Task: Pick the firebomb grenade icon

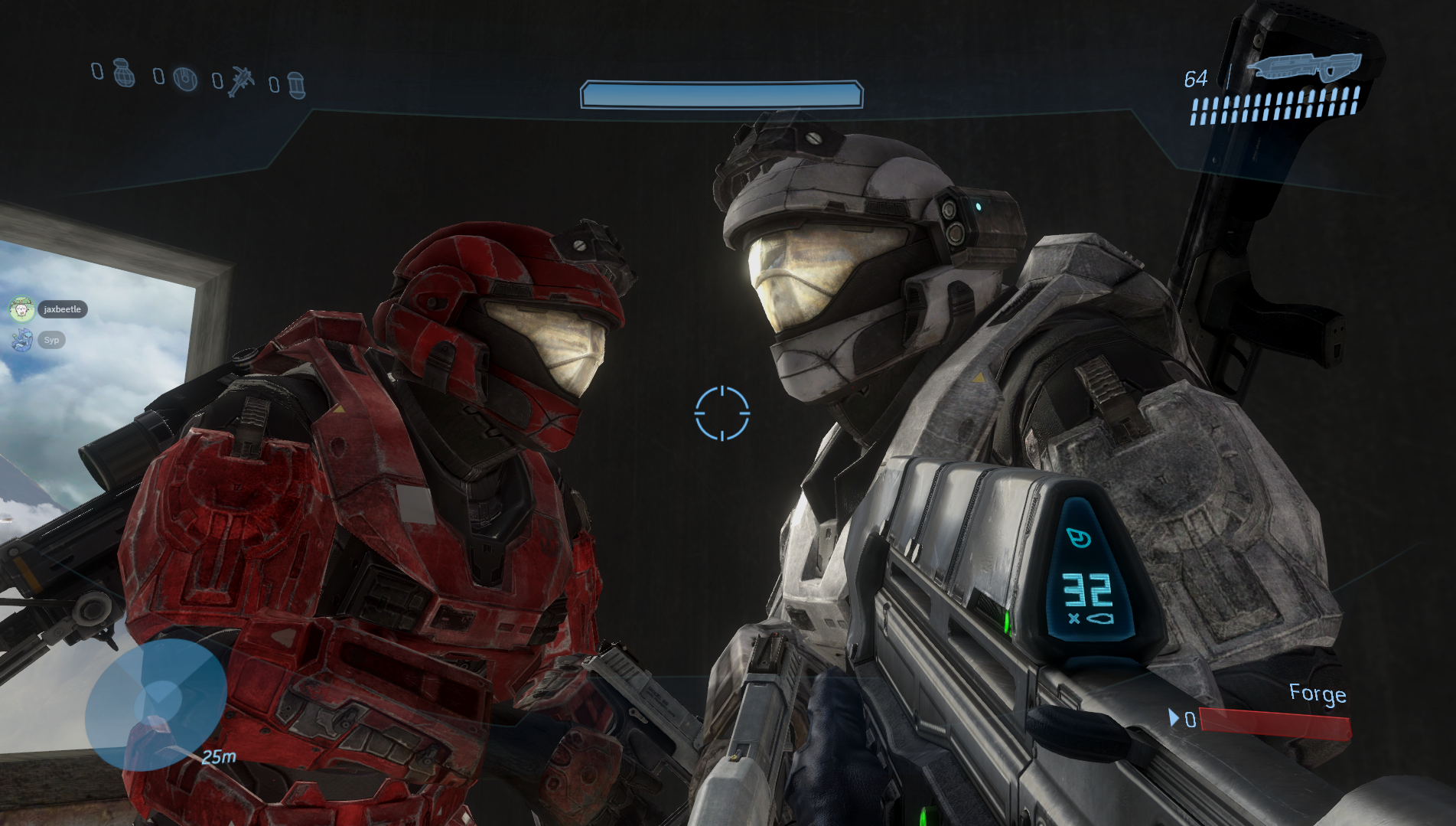Action: (297, 85)
